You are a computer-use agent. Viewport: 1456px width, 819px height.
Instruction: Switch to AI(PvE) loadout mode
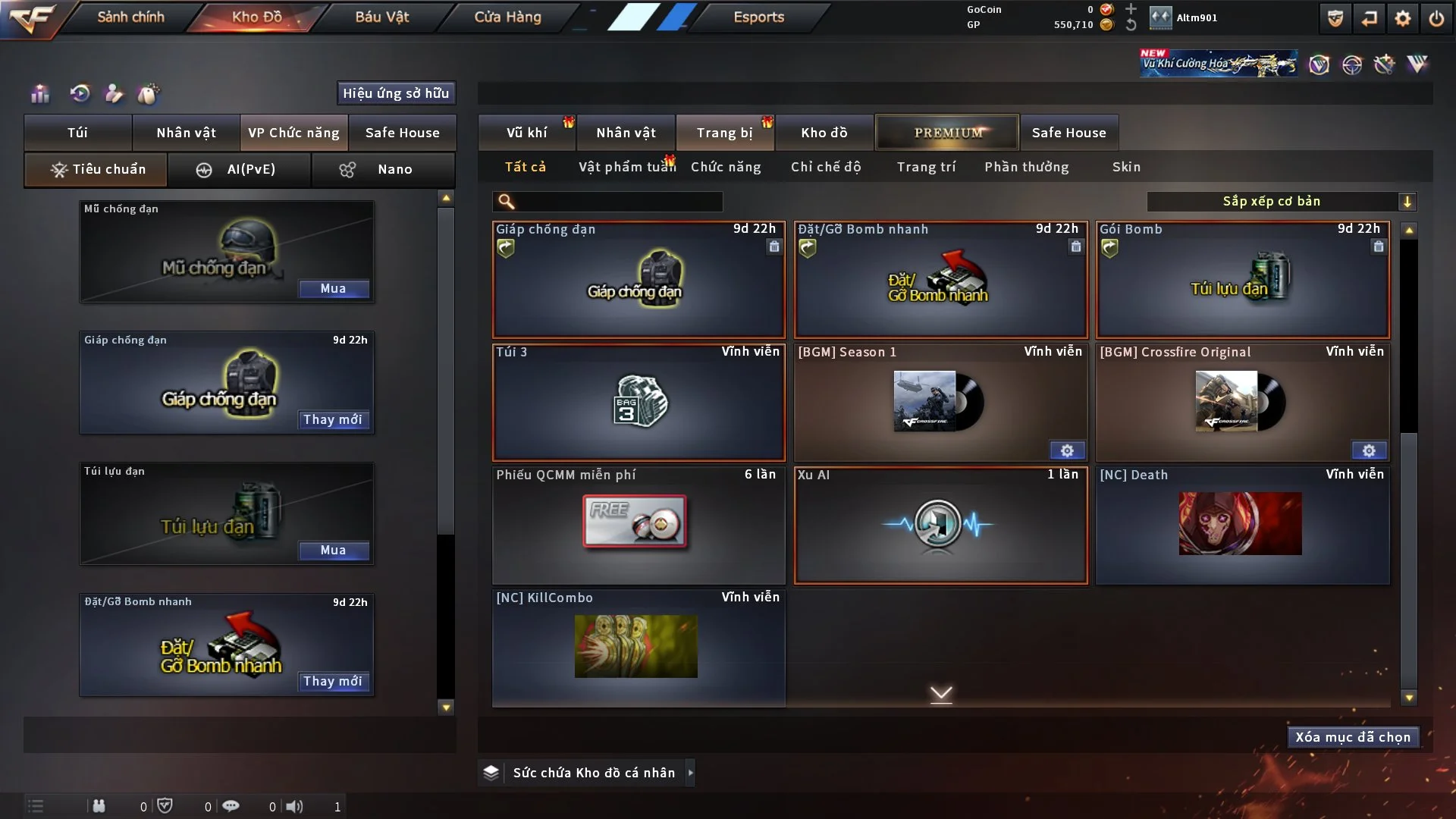coord(239,169)
